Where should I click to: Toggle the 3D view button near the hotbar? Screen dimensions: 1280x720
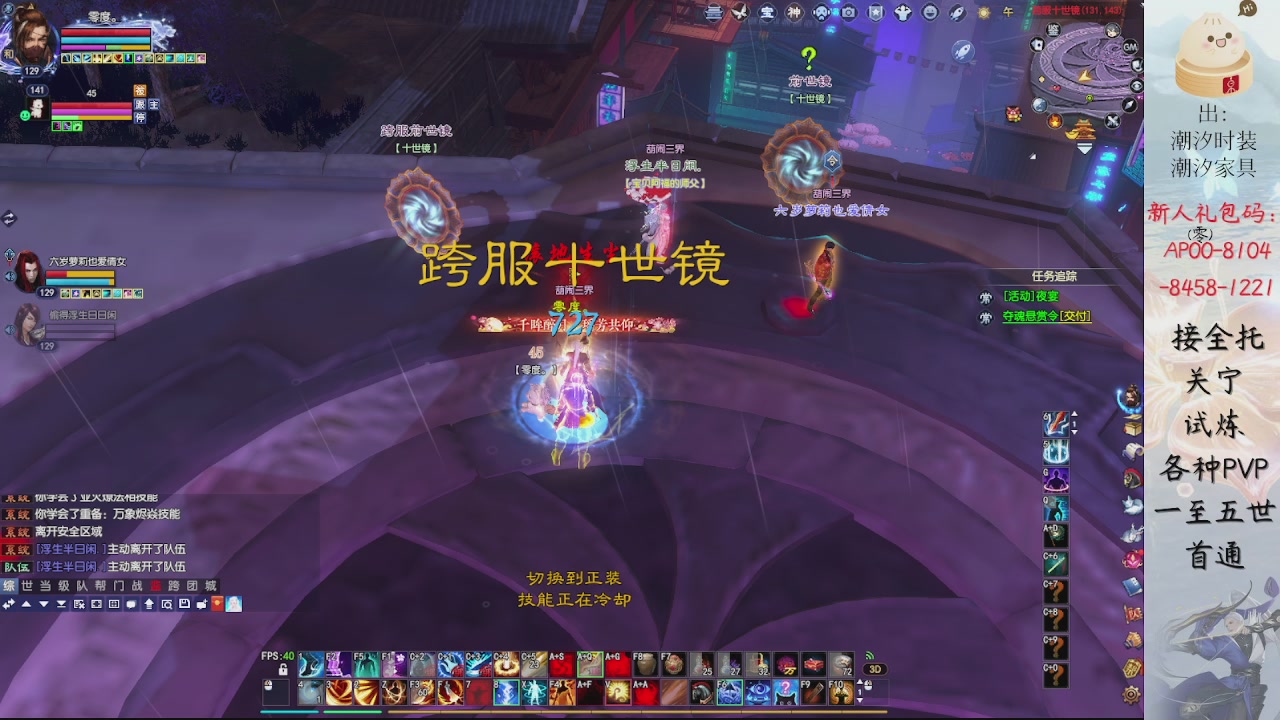click(877, 668)
